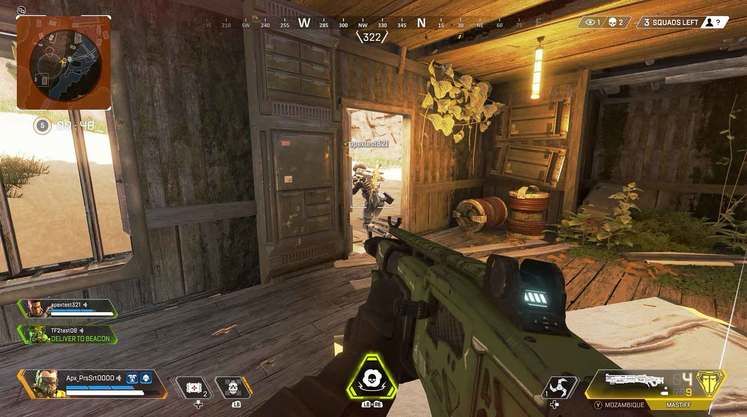Screen dimensions: 747x417
Task: Select teammate apextest321's squad banner
Action: [68, 309]
